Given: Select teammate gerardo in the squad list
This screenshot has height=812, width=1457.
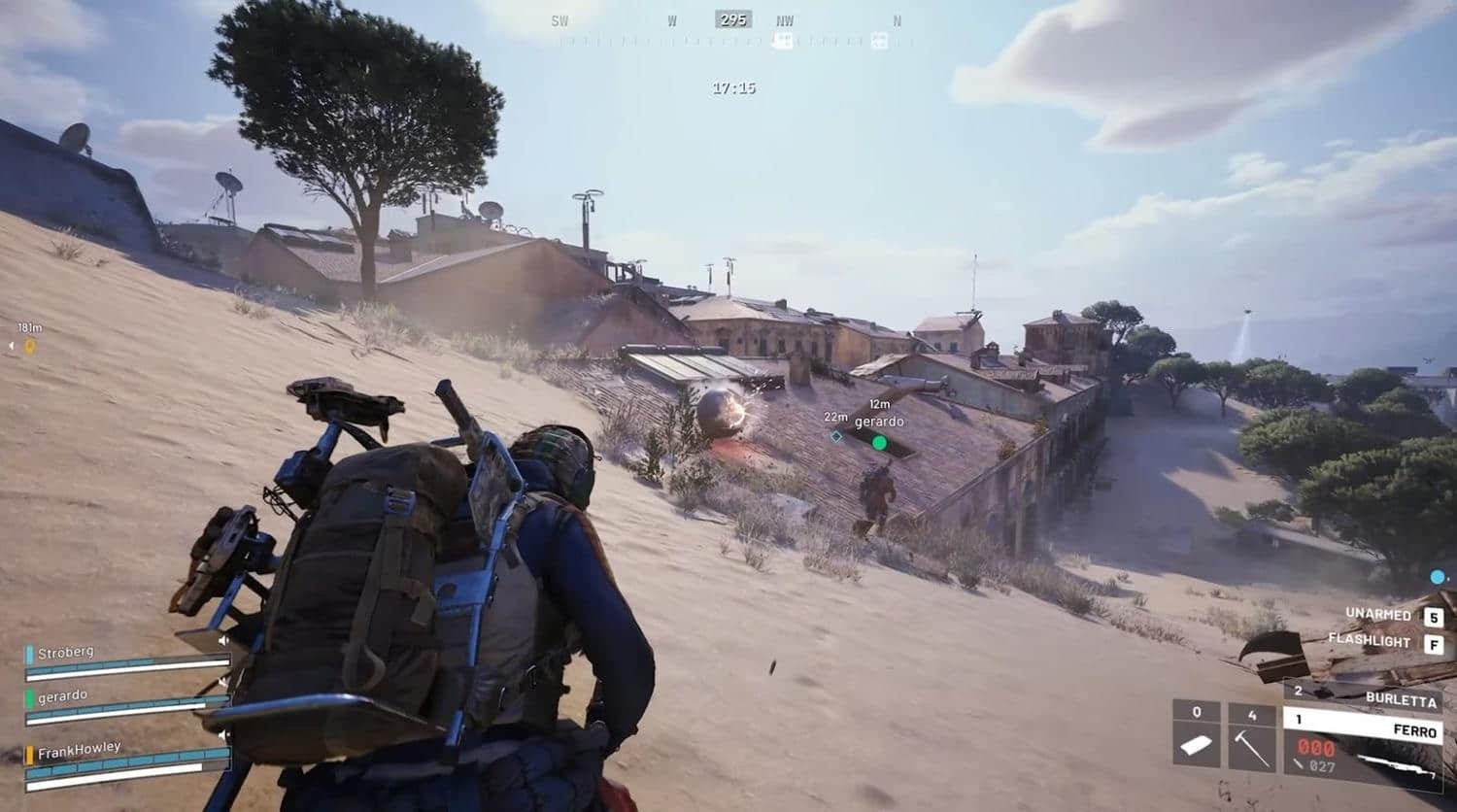Looking at the screenshot, I should point(126,703).
